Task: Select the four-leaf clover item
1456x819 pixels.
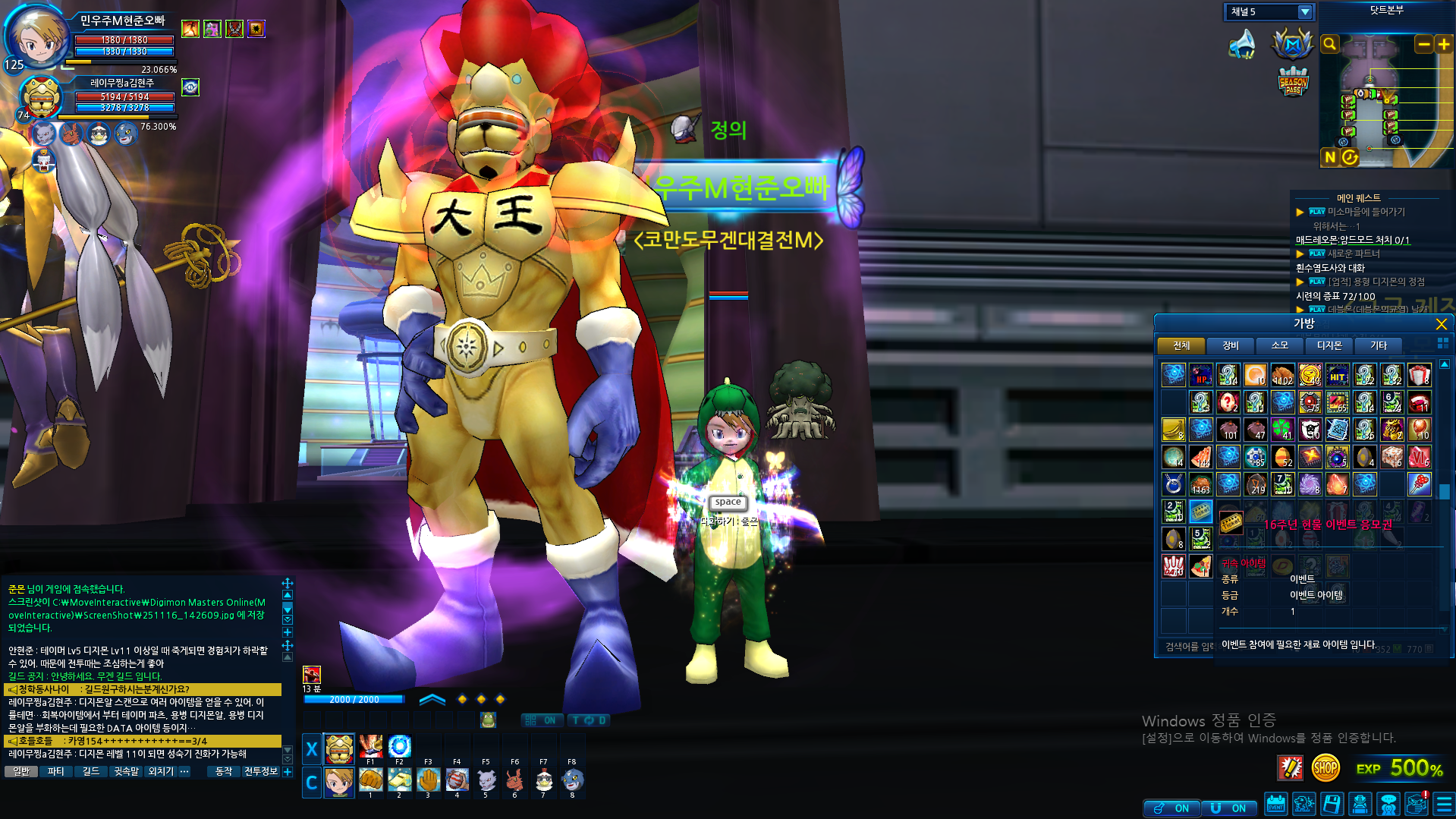Action: click(x=1282, y=430)
